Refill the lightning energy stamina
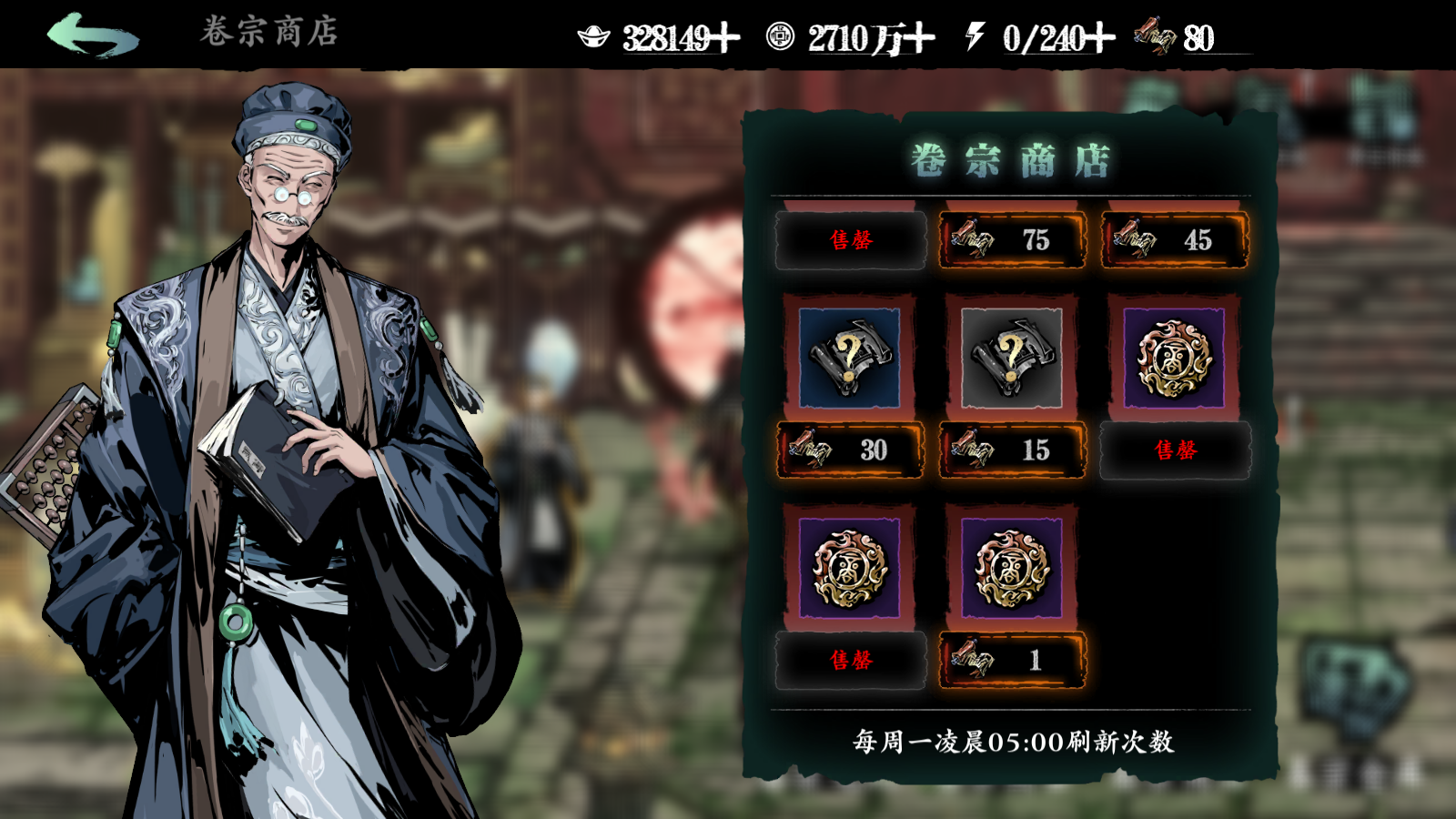The image size is (1456, 819). tap(1099, 38)
